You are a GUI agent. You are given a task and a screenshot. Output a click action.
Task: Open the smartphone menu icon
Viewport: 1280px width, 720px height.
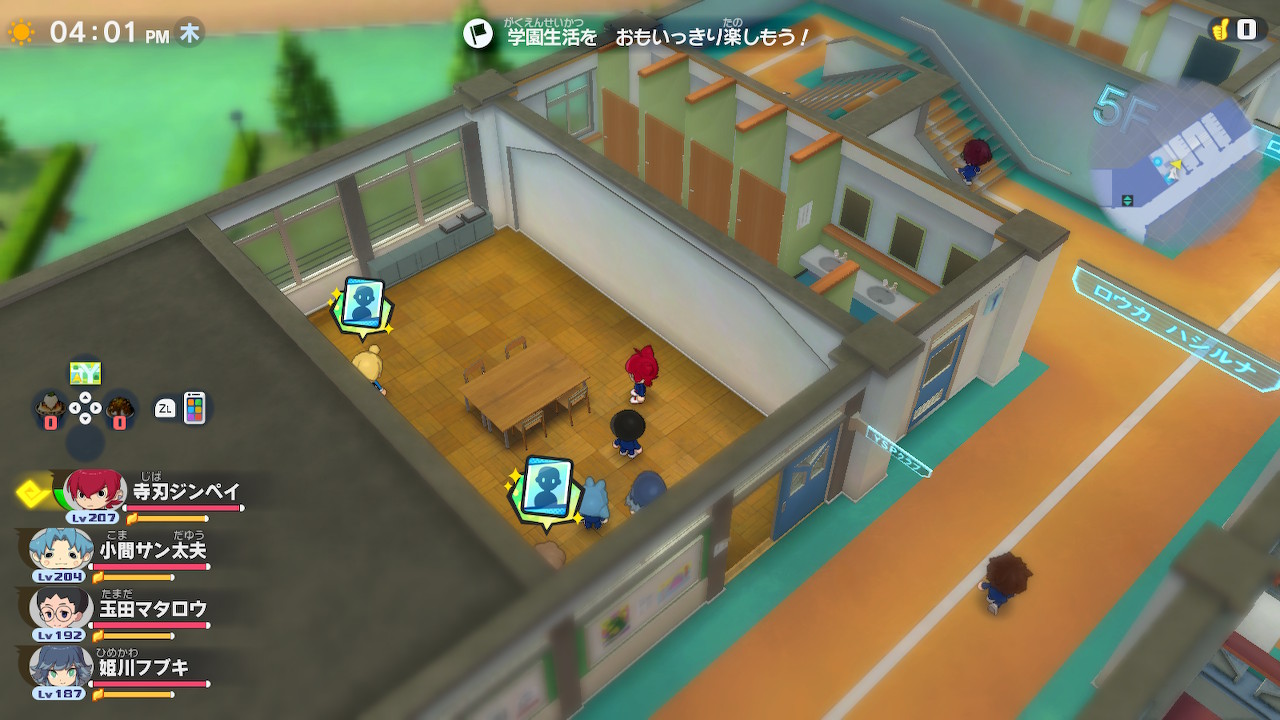click(194, 407)
